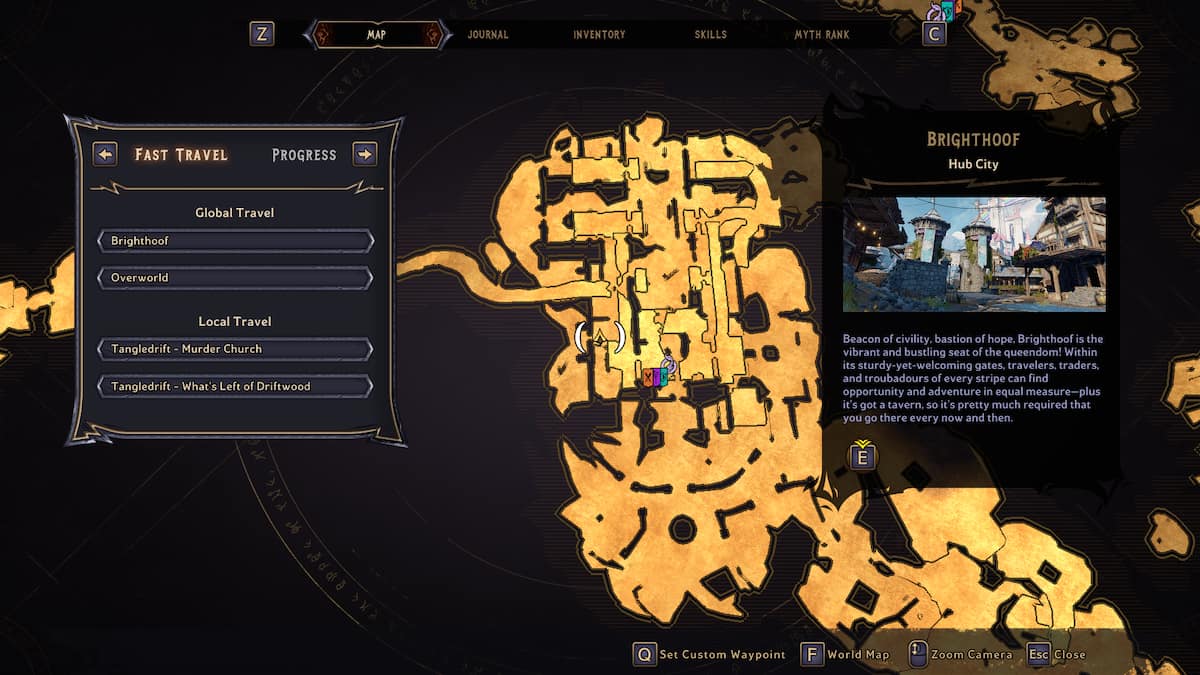The width and height of the screenshot is (1200, 675).
Task: Switch to the Progress panel
Action: tap(304, 155)
